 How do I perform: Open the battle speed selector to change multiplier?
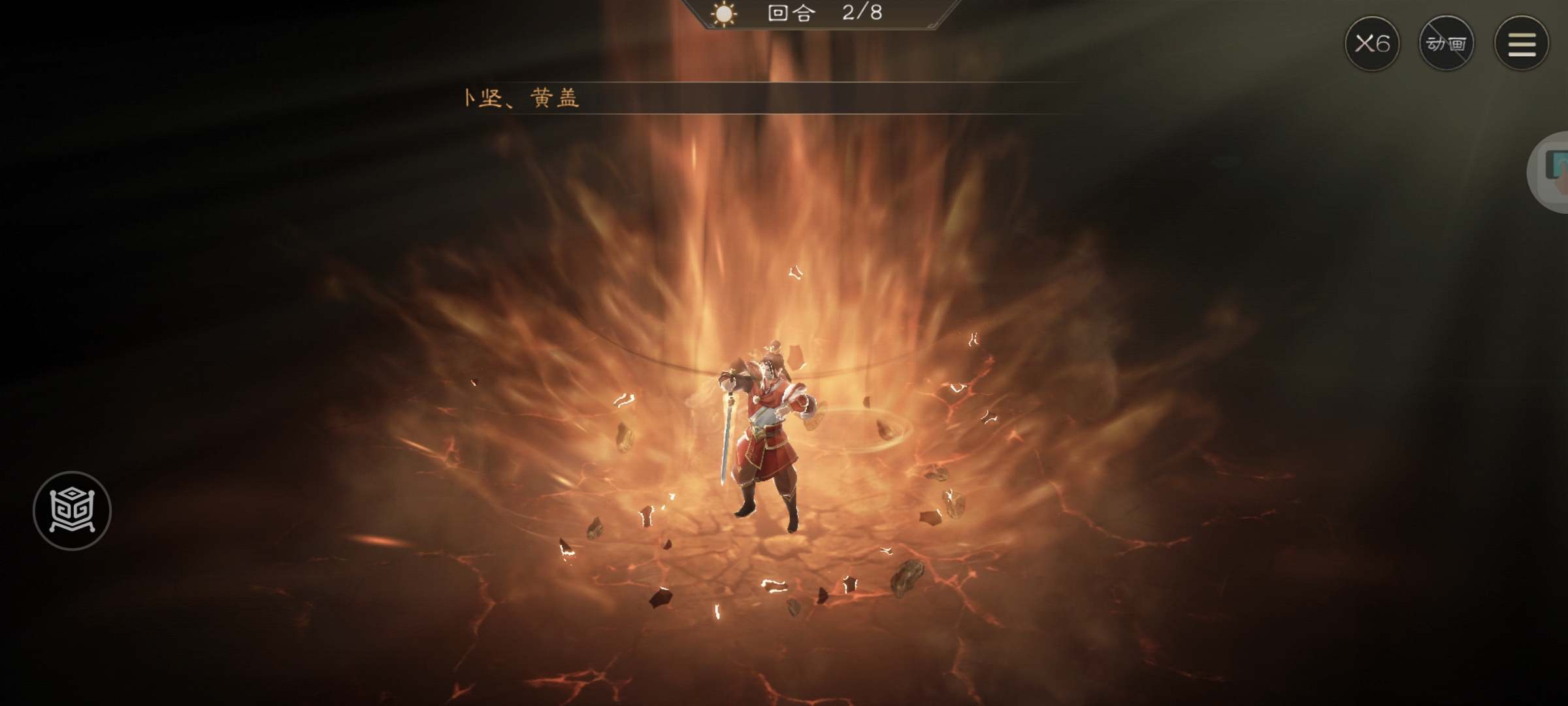coord(1374,43)
